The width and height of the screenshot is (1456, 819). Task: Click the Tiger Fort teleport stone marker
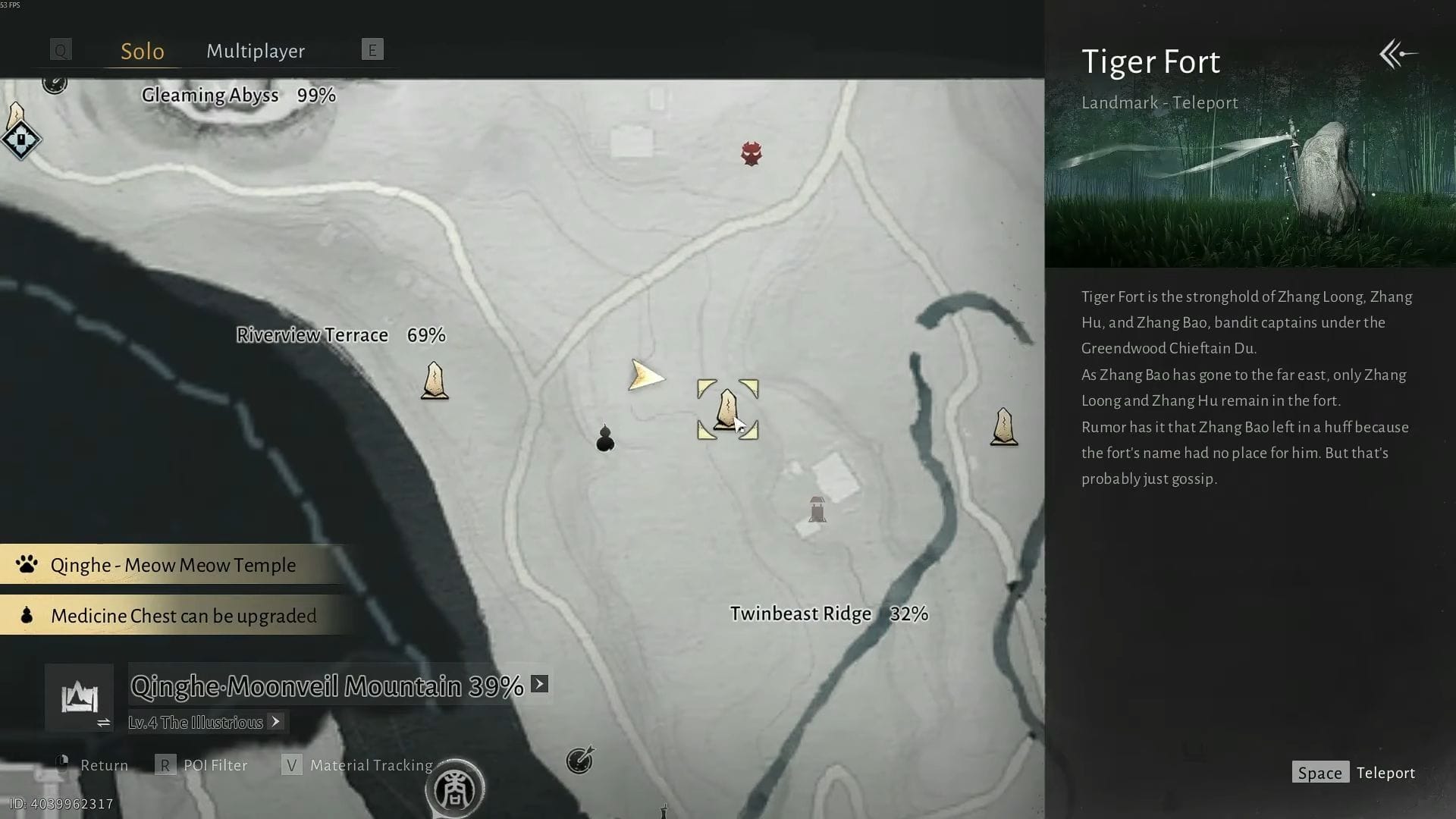pos(726,408)
